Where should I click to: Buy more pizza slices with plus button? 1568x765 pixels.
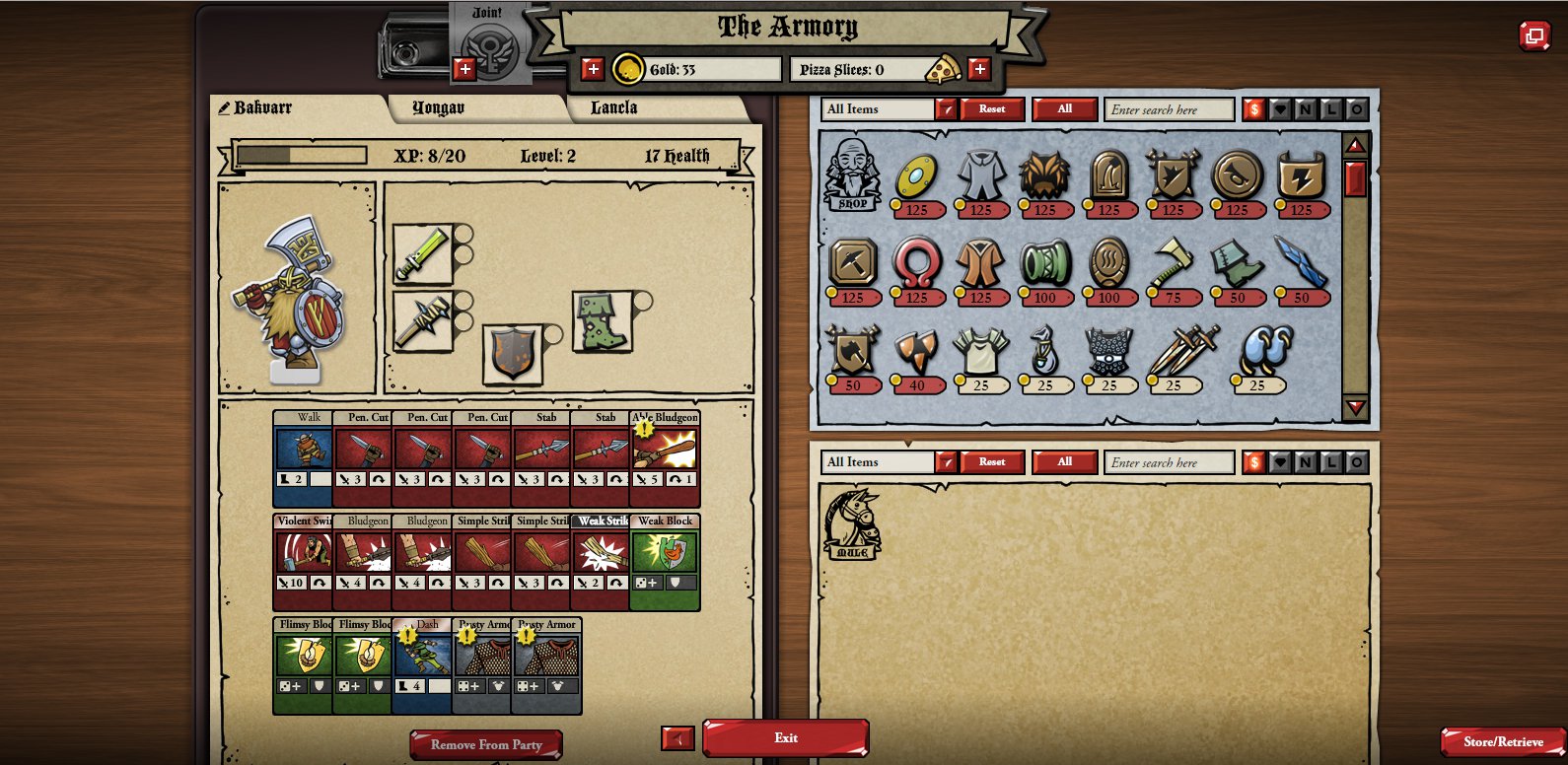point(979,69)
